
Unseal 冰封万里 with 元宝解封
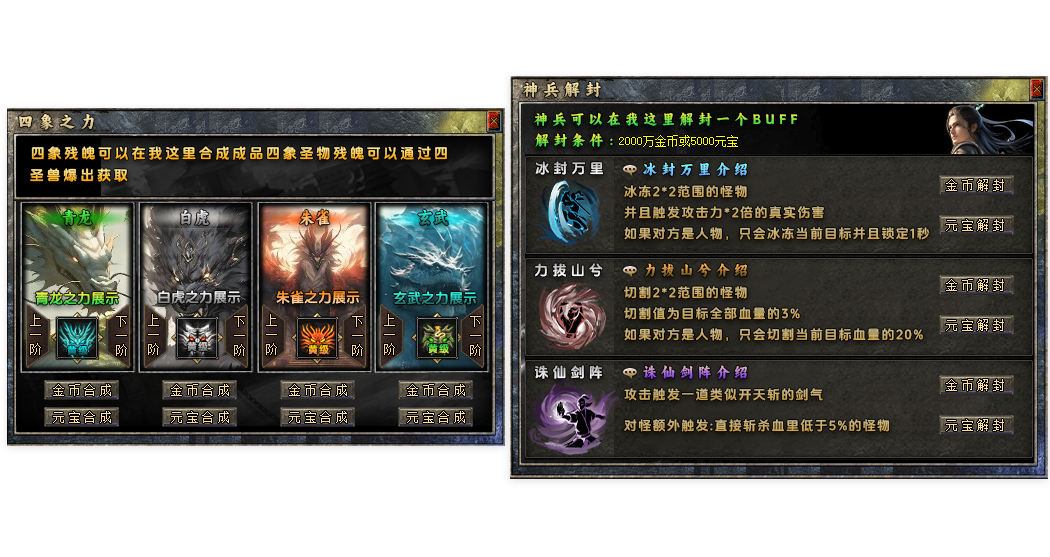(x=976, y=225)
